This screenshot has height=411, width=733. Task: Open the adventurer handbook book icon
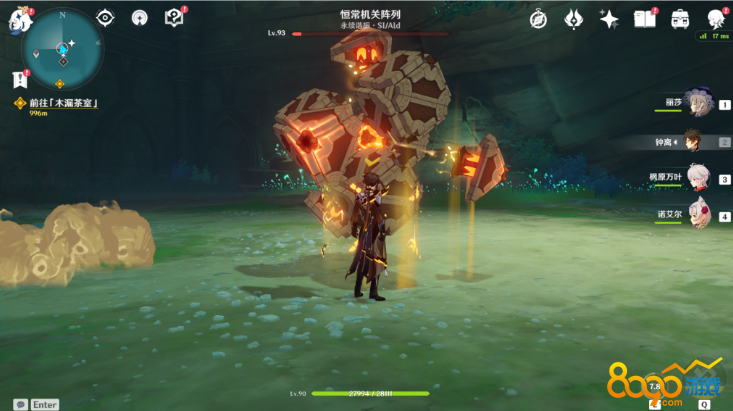click(x=645, y=18)
